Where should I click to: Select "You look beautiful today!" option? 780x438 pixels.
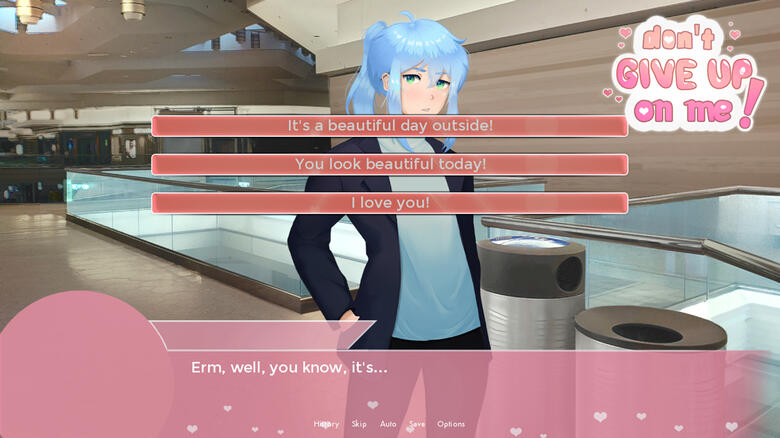pyautogui.click(x=390, y=164)
